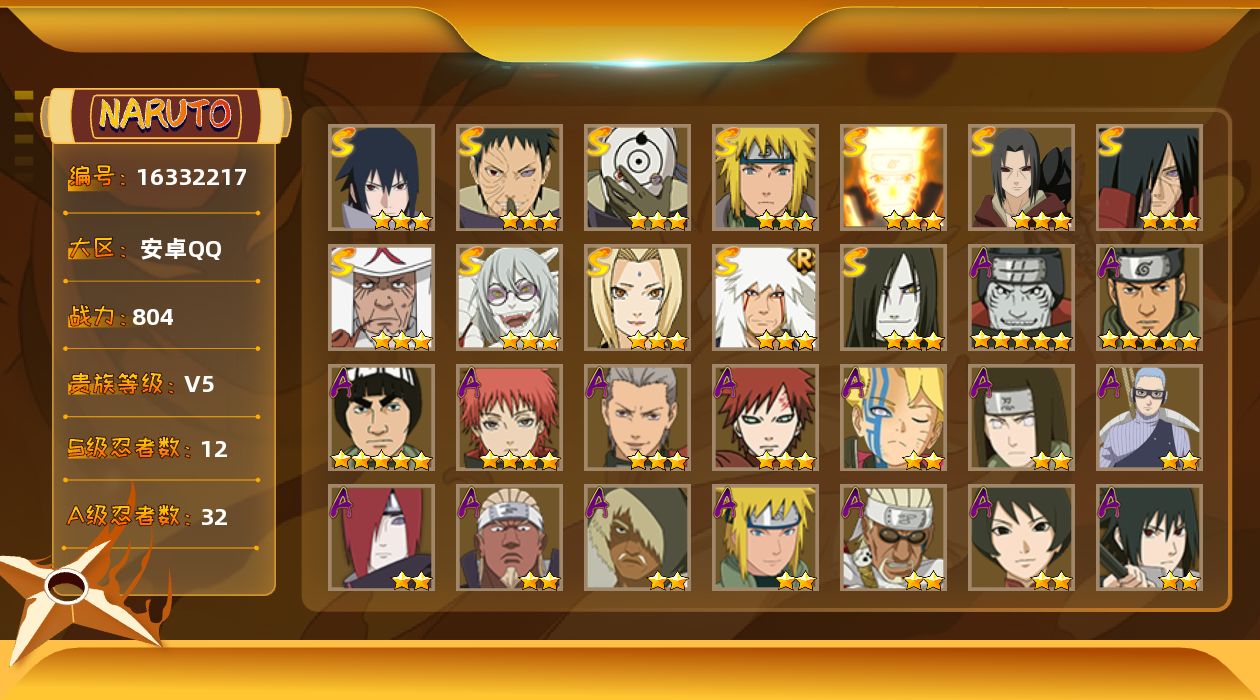Select the Madara ninja card
The image size is (1260, 700).
pyautogui.click(x=1149, y=177)
